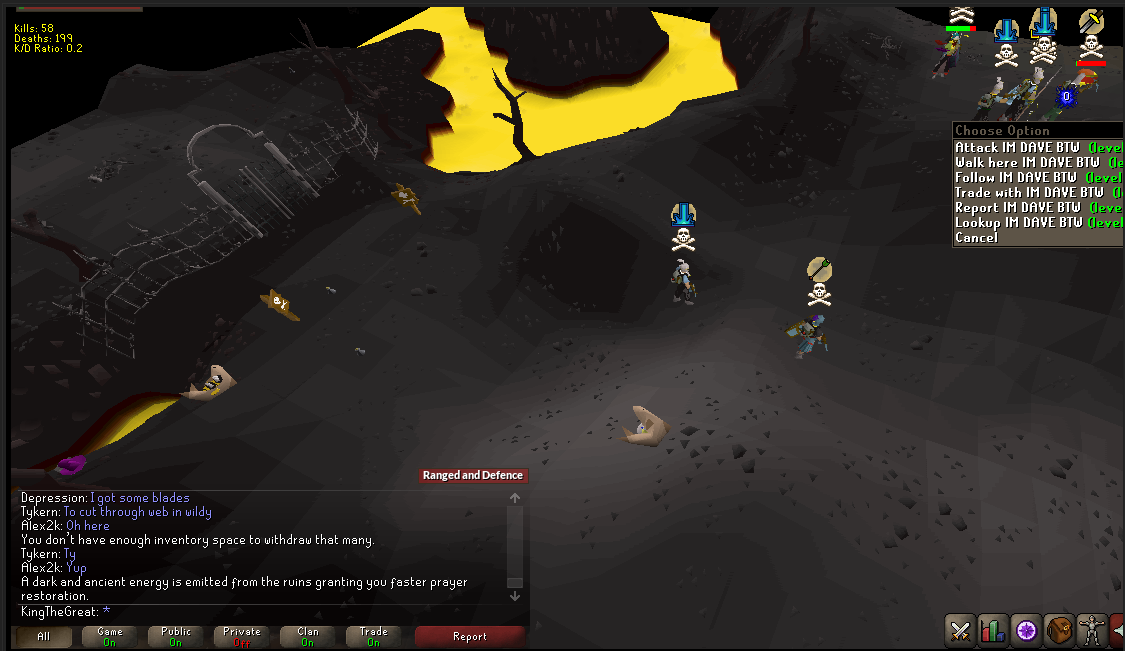This screenshot has height=651, width=1125.
Task: Switch to the All chat tab
Action: (43, 636)
